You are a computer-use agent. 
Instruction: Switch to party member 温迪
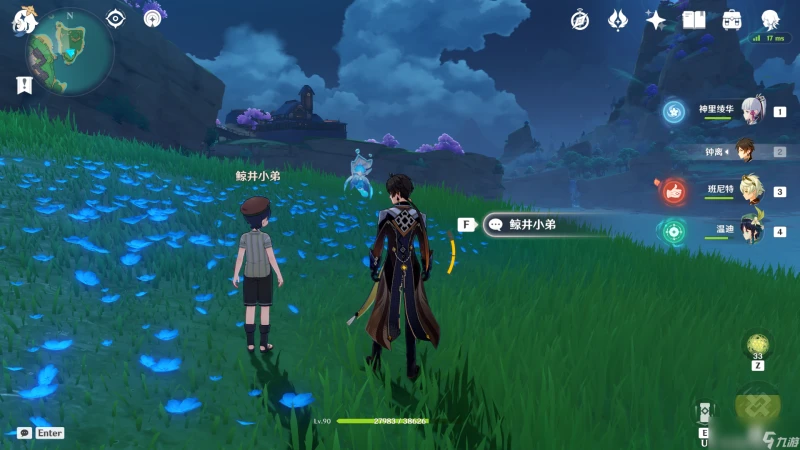[750, 231]
